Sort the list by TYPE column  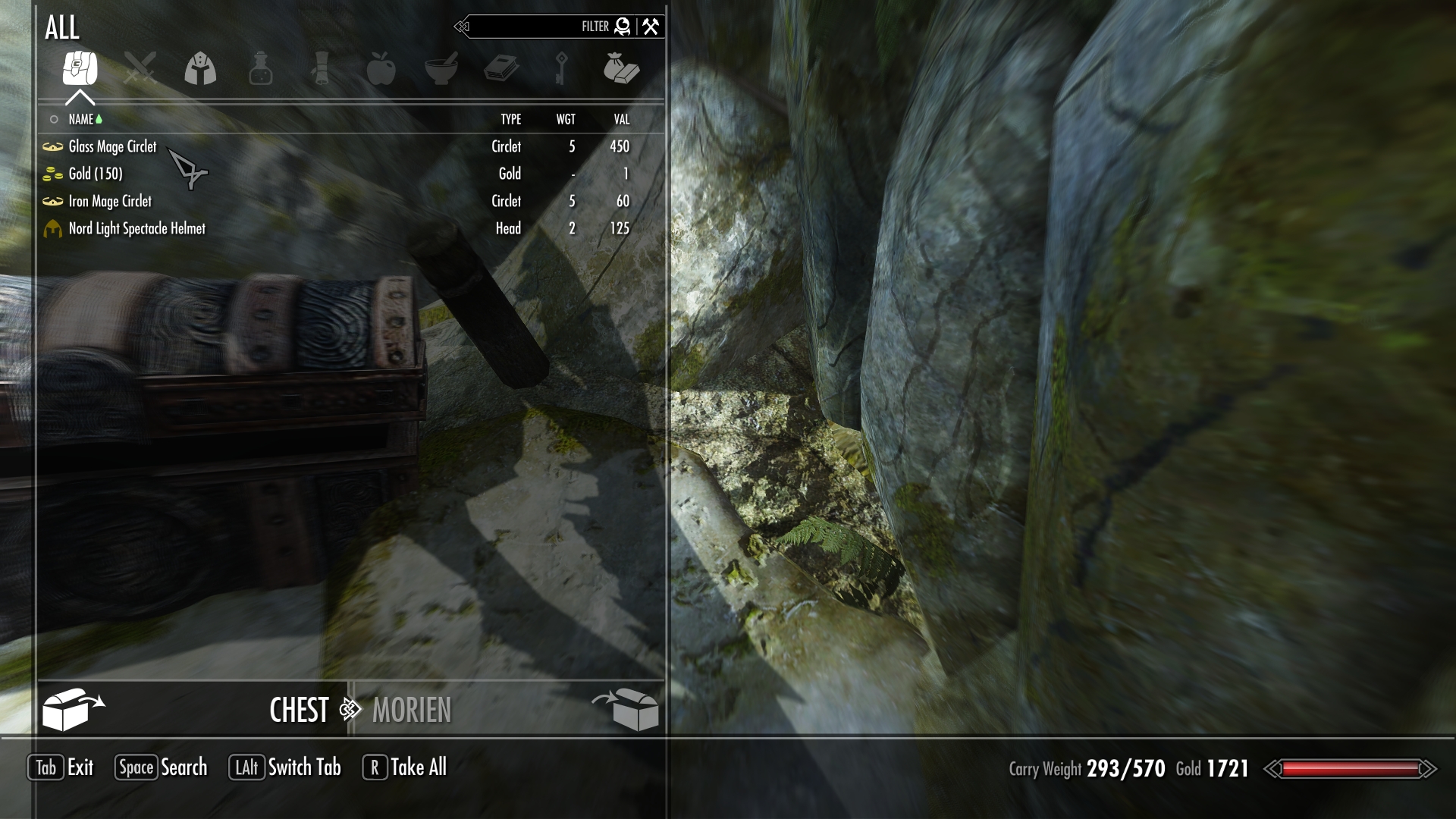click(x=510, y=119)
